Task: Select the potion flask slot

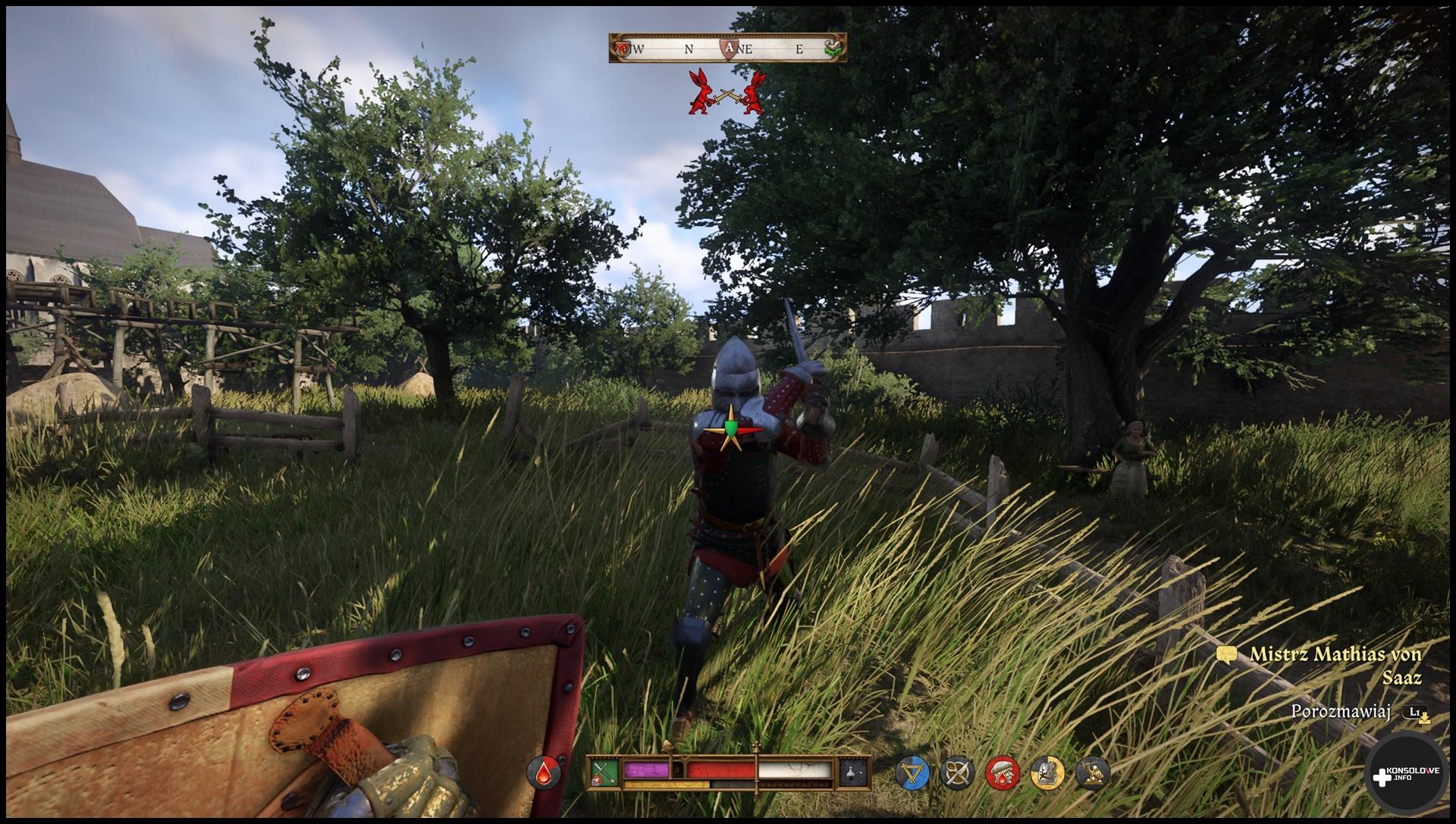Action: tap(854, 772)
